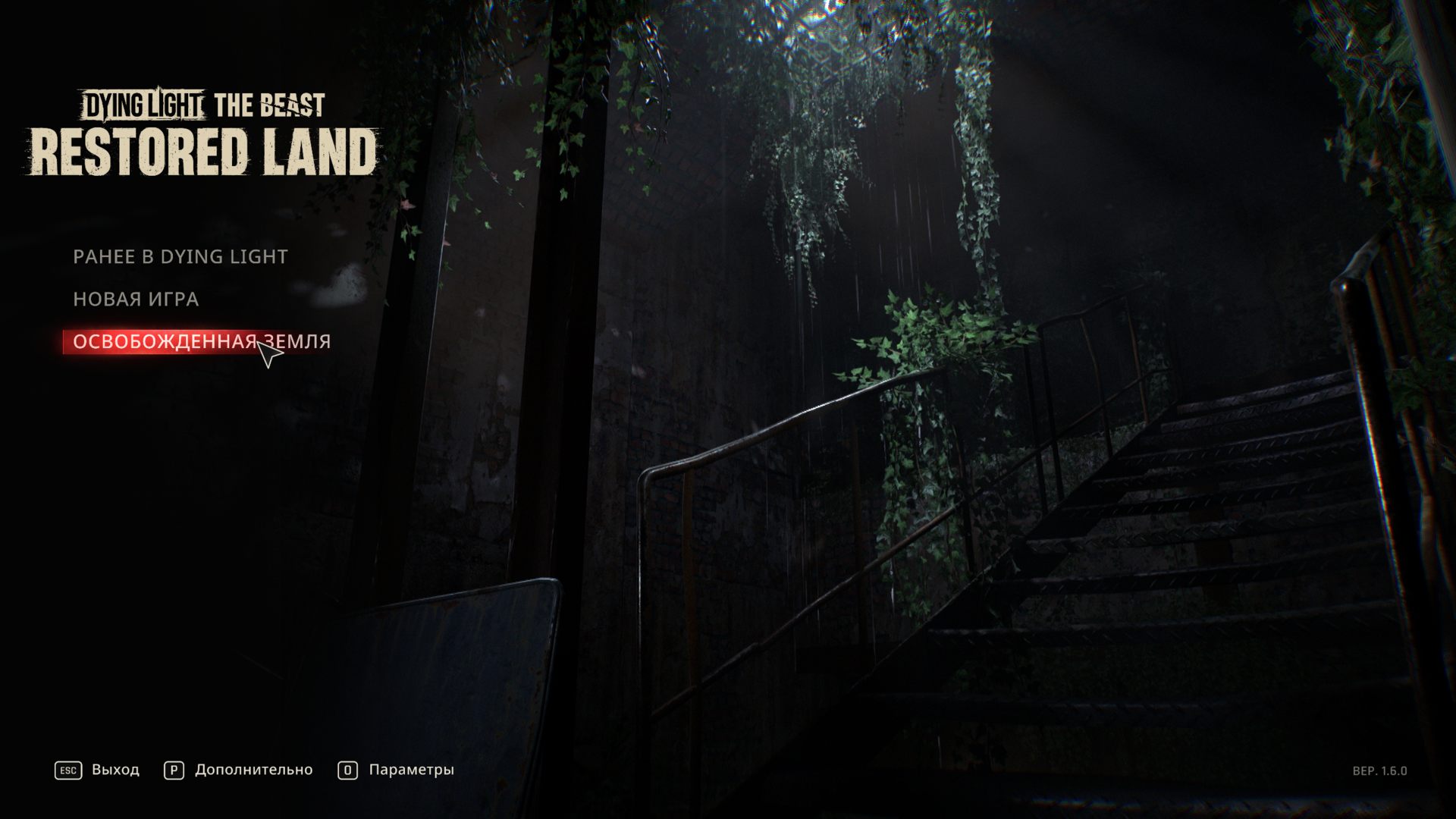The image size is (1456, 819).
Task: Click Параметры in the bottom bar
Action: [x=410, y=770]
